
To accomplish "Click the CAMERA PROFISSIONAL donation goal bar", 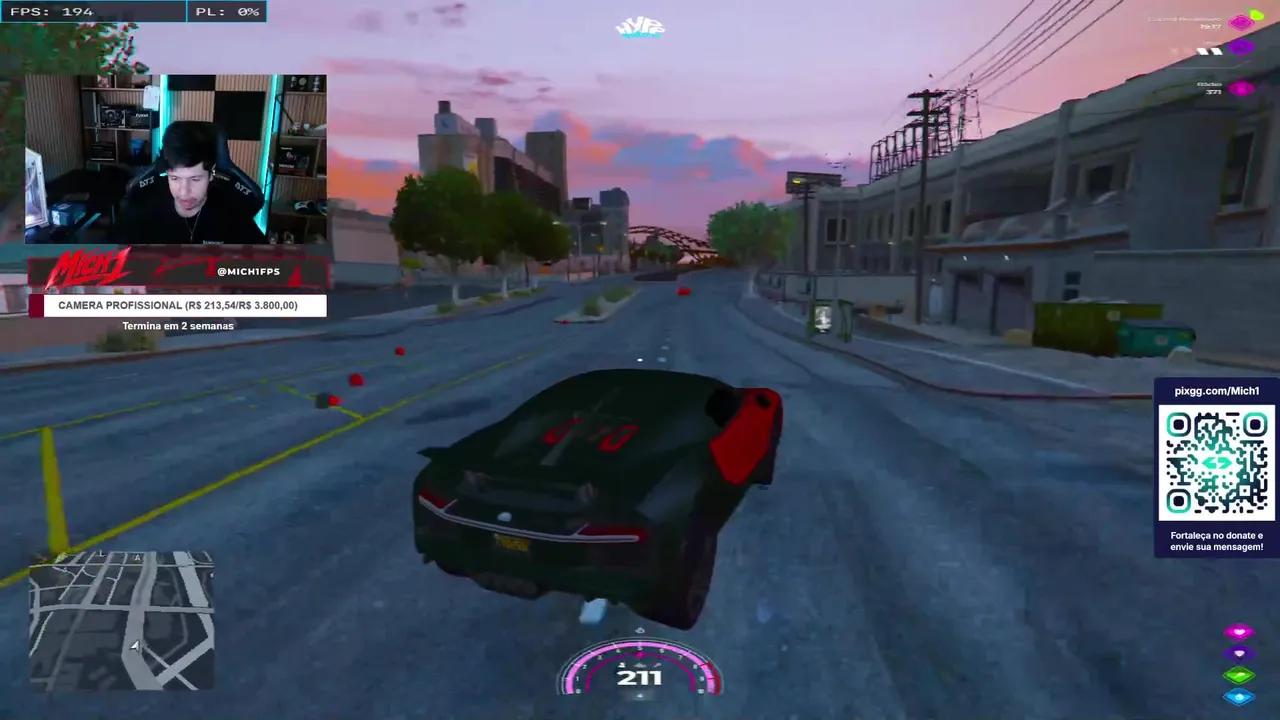I will pos(177,305).
